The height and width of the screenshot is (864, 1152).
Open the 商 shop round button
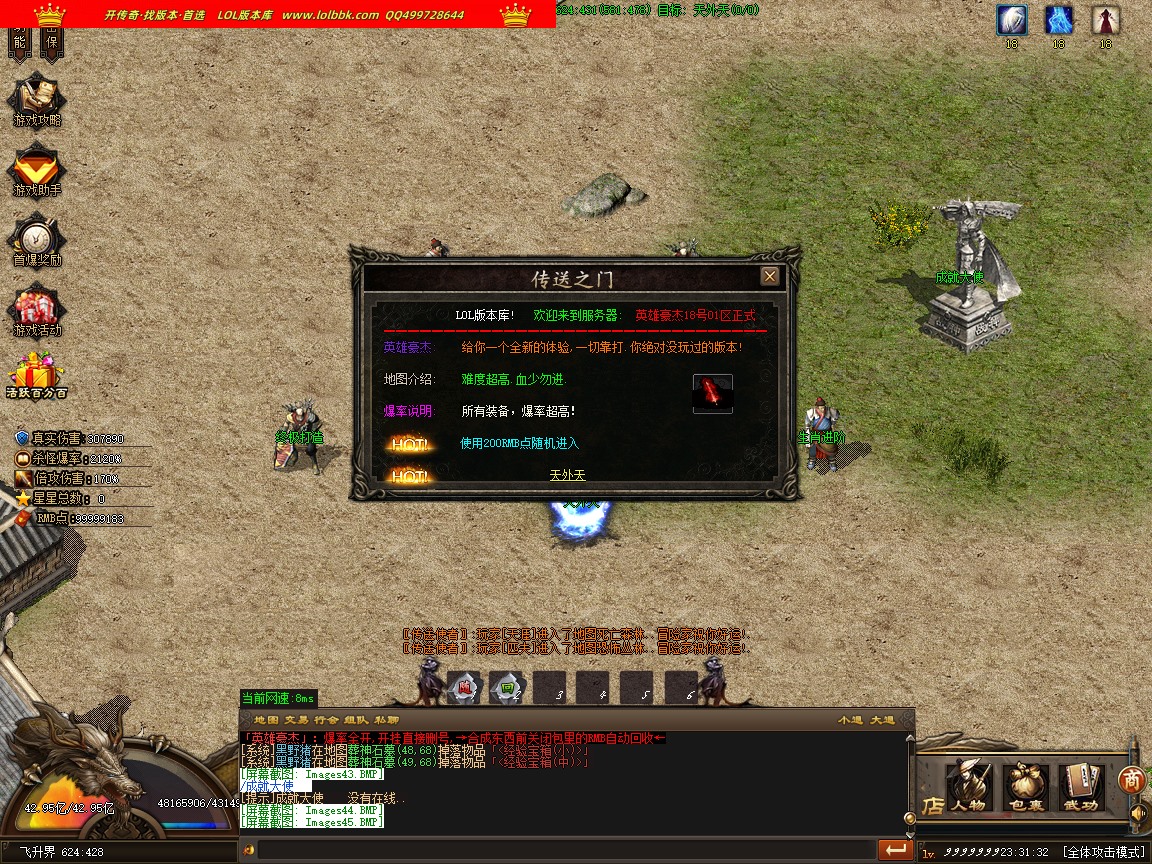click(x=1131, y=778)
